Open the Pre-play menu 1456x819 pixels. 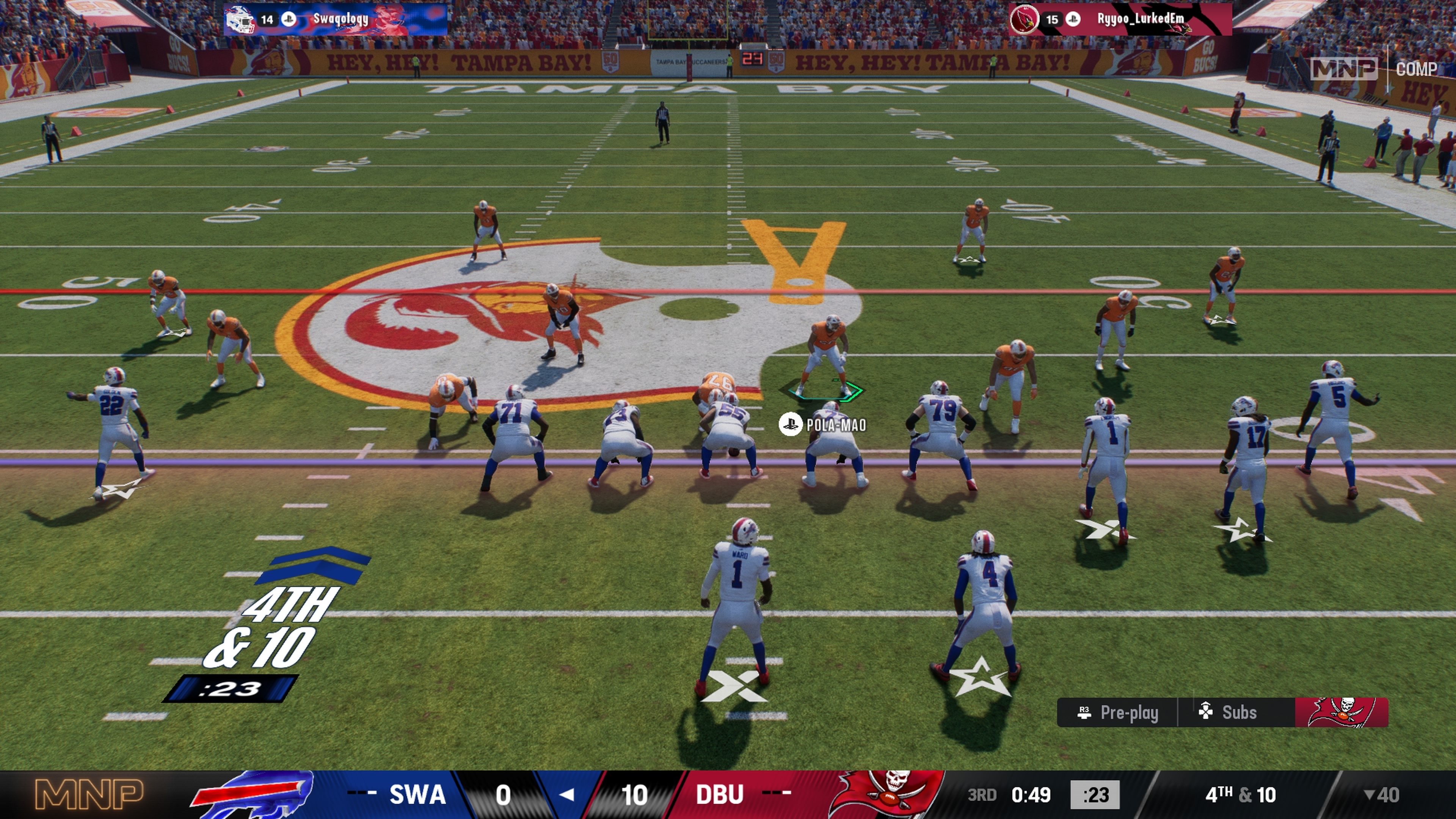[1118, 712]
